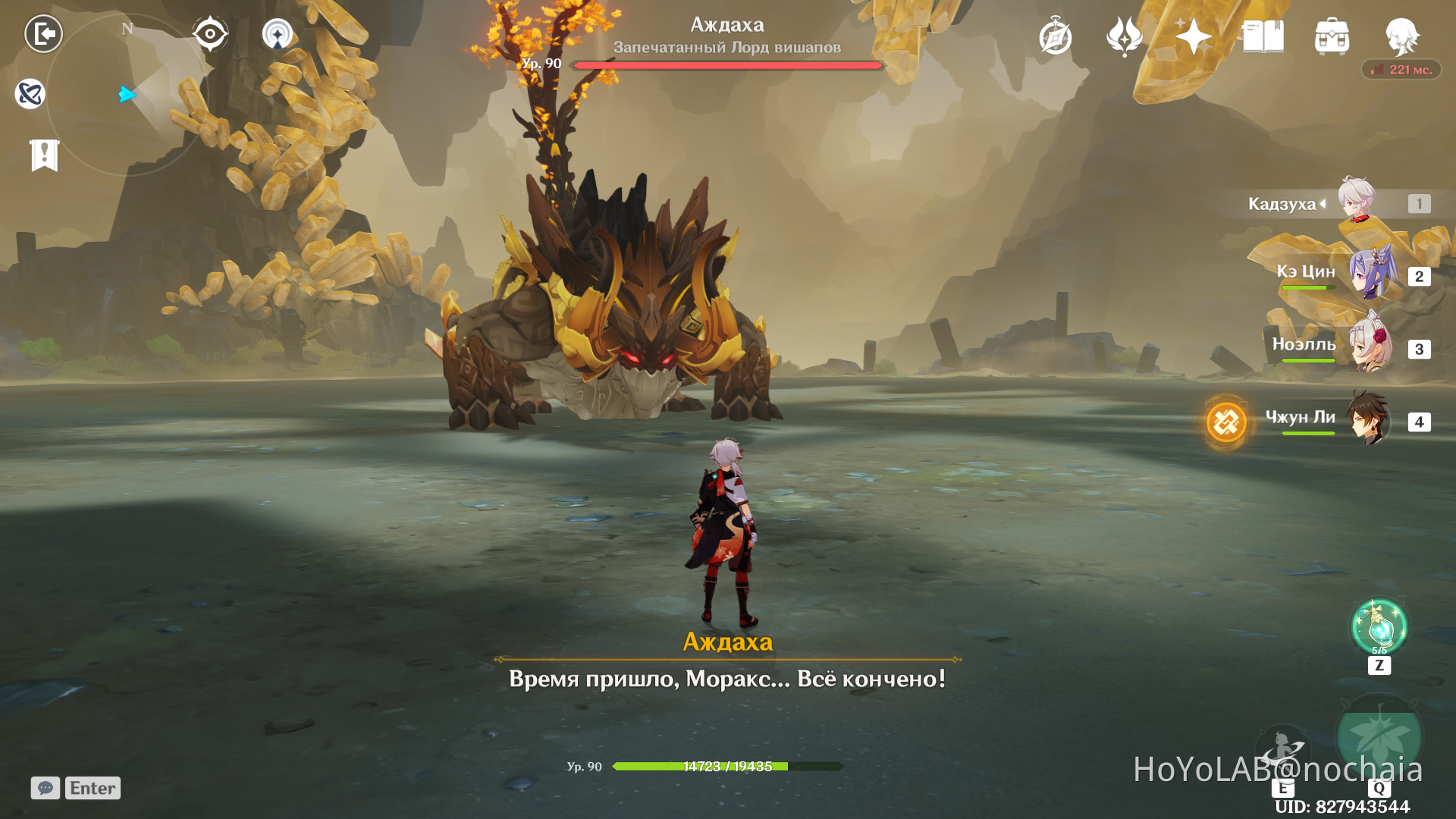Open the wish star icon

pyautogui.click(x=1193, y=36)
